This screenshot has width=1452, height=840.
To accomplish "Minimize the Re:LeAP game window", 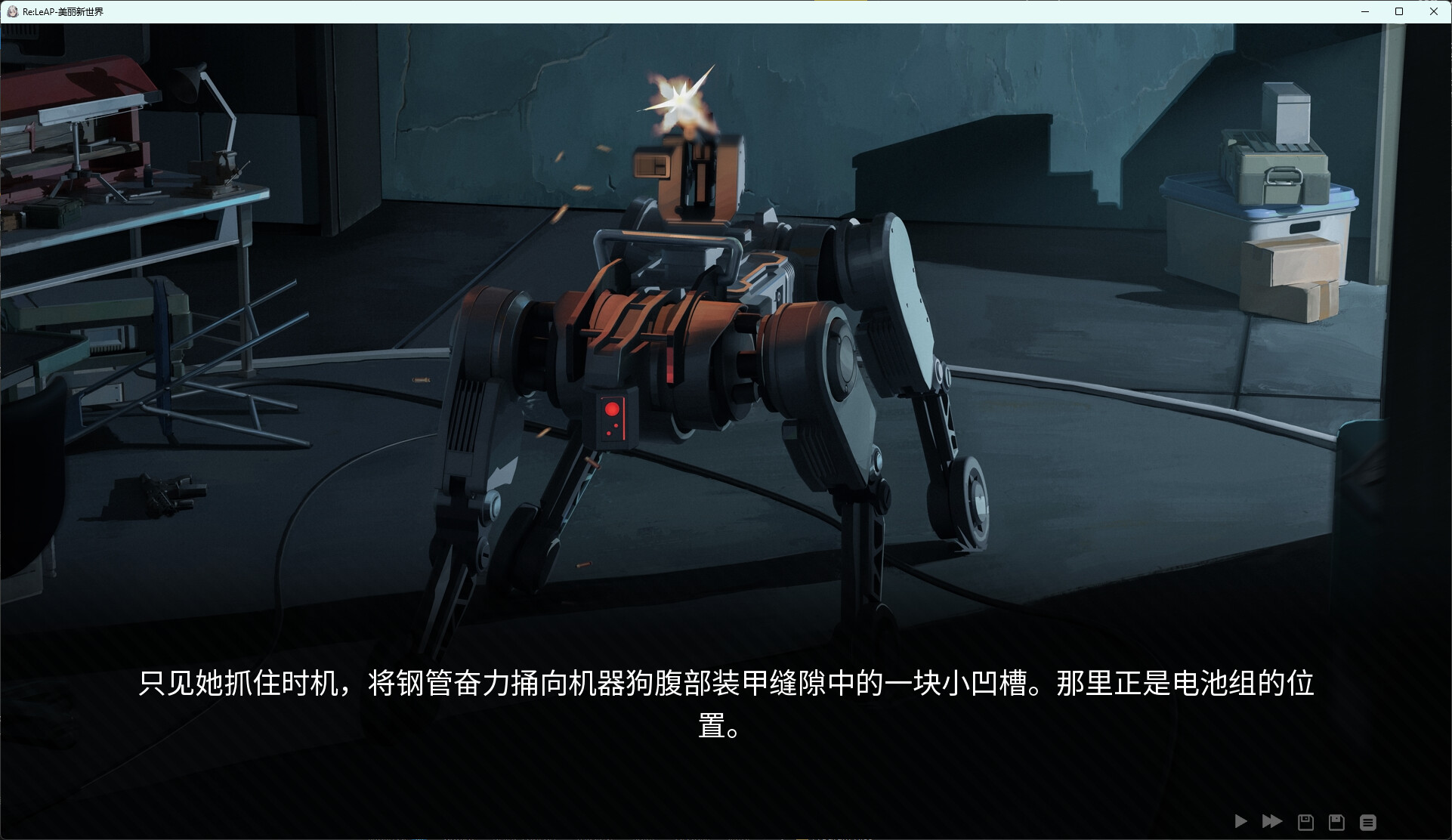I will pos(1364,11).
